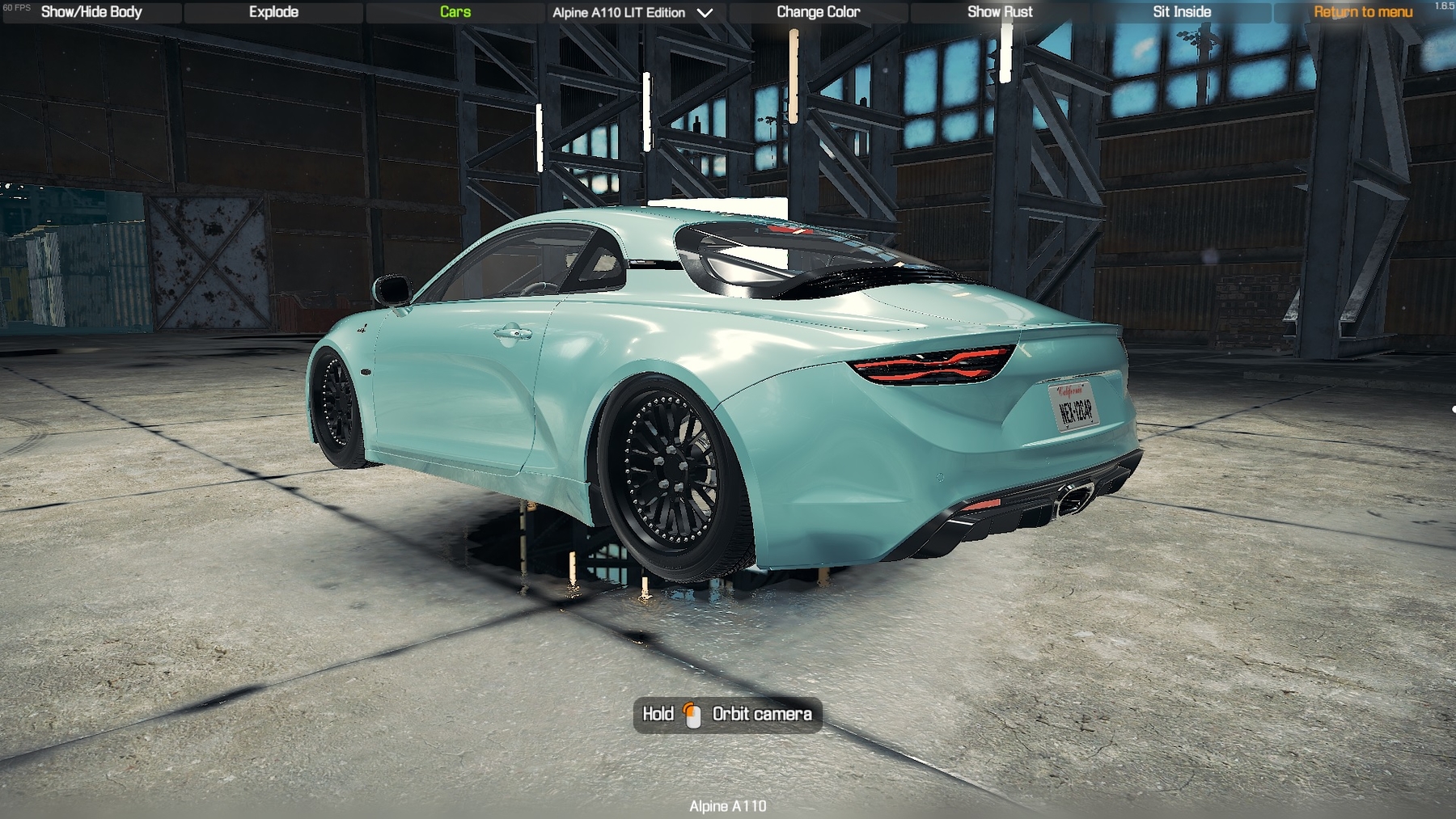Choose Change Color option
The height and width of the screenshot is (819, 1456).
coord(818,12)
